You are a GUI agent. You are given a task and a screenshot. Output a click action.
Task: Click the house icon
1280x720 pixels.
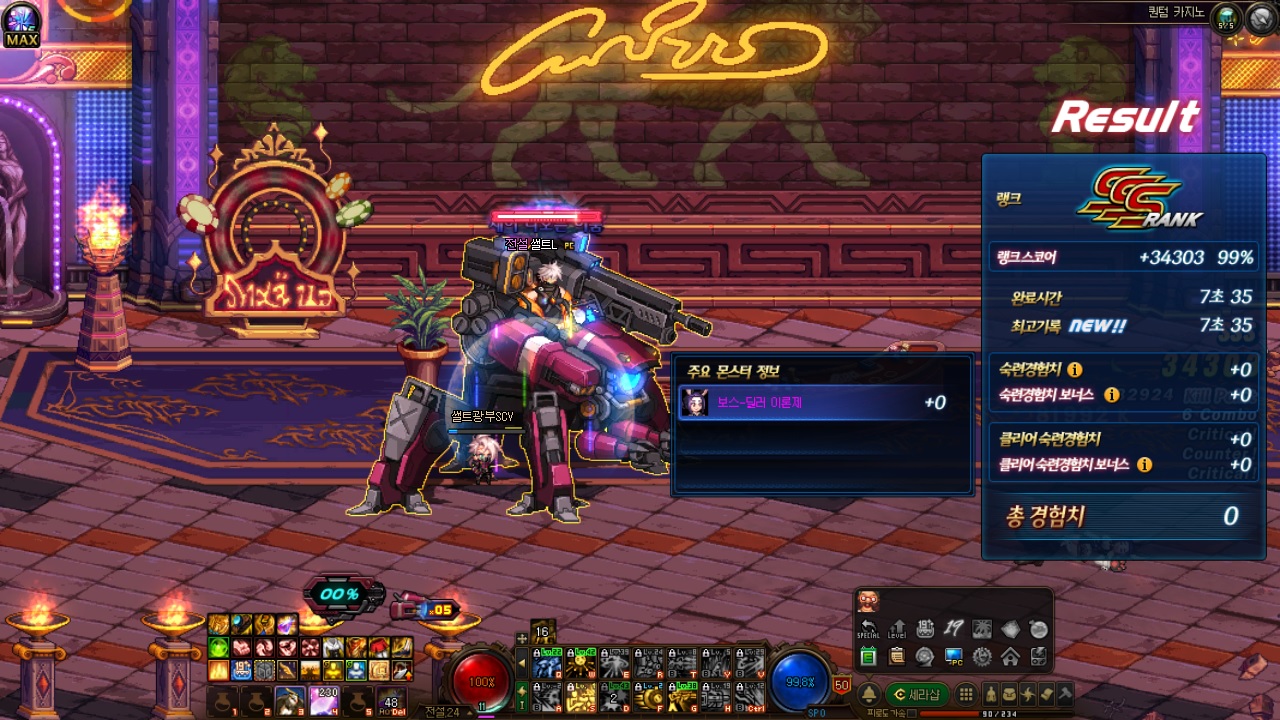click(x=1010, y=657)
